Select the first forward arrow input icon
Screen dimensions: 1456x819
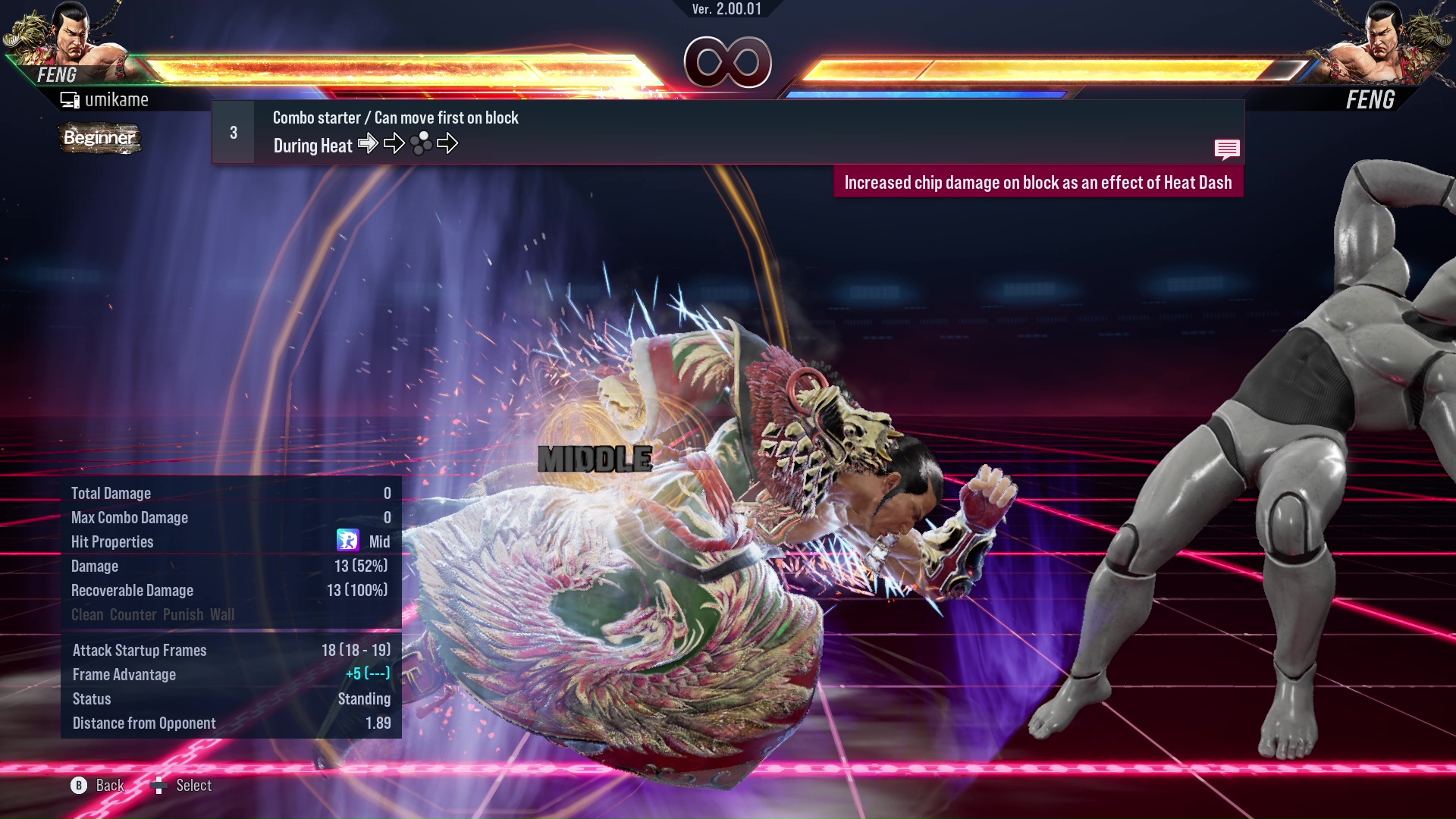click(369, 143)
